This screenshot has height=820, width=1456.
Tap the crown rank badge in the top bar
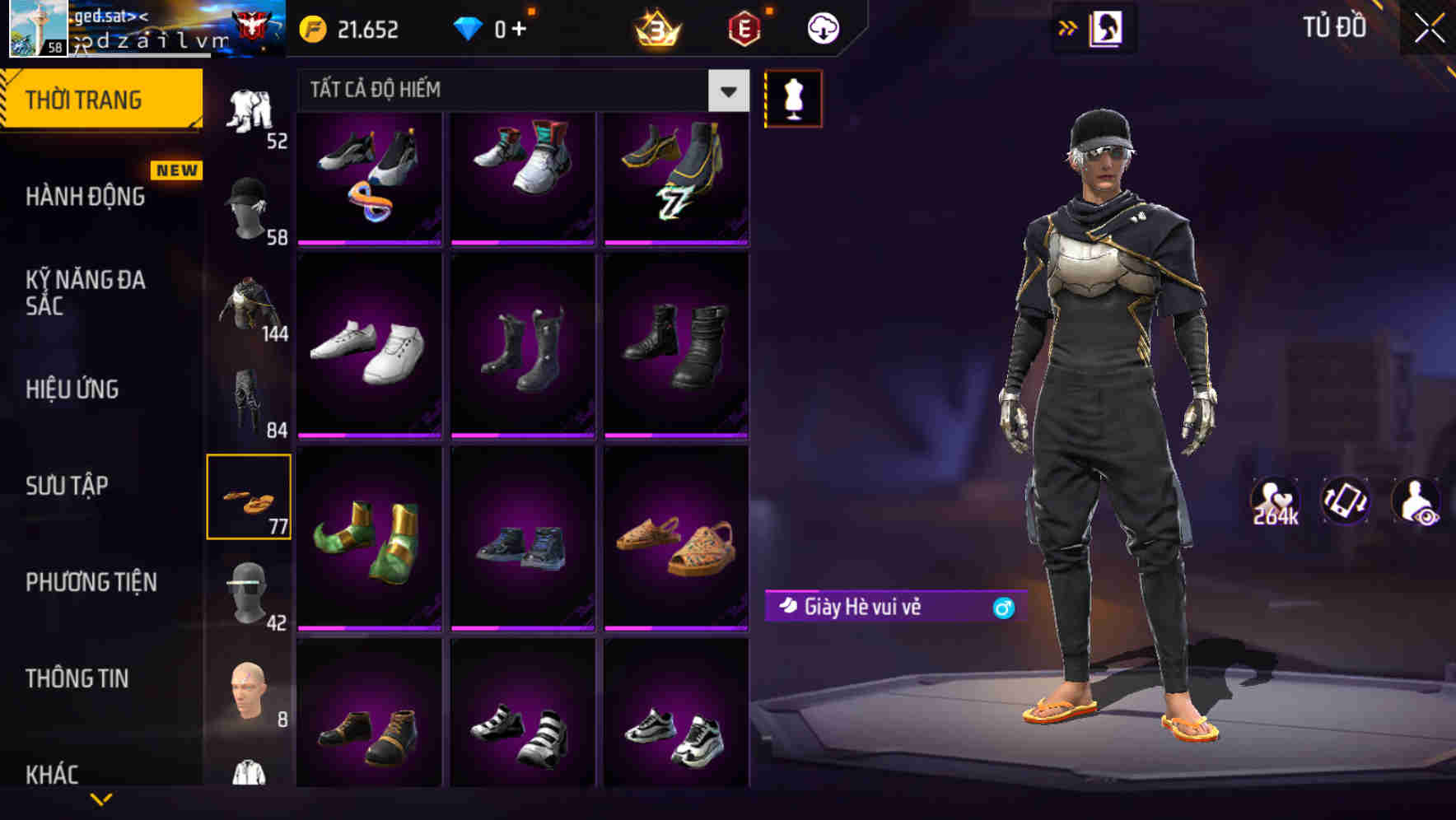pos(655,27)
